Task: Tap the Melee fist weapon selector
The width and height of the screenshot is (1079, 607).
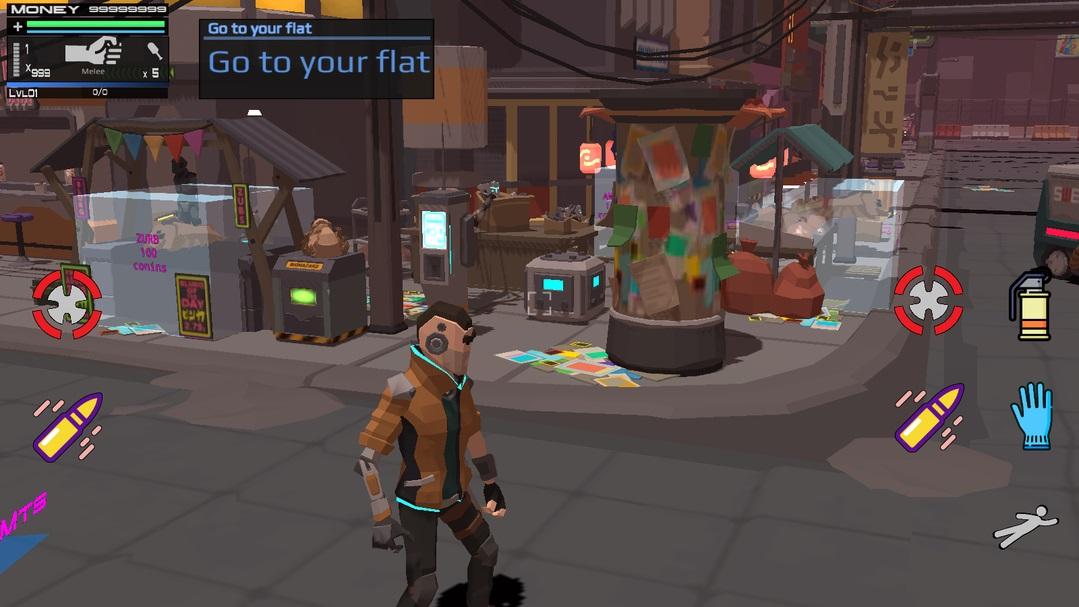Action: click(93, 53)
